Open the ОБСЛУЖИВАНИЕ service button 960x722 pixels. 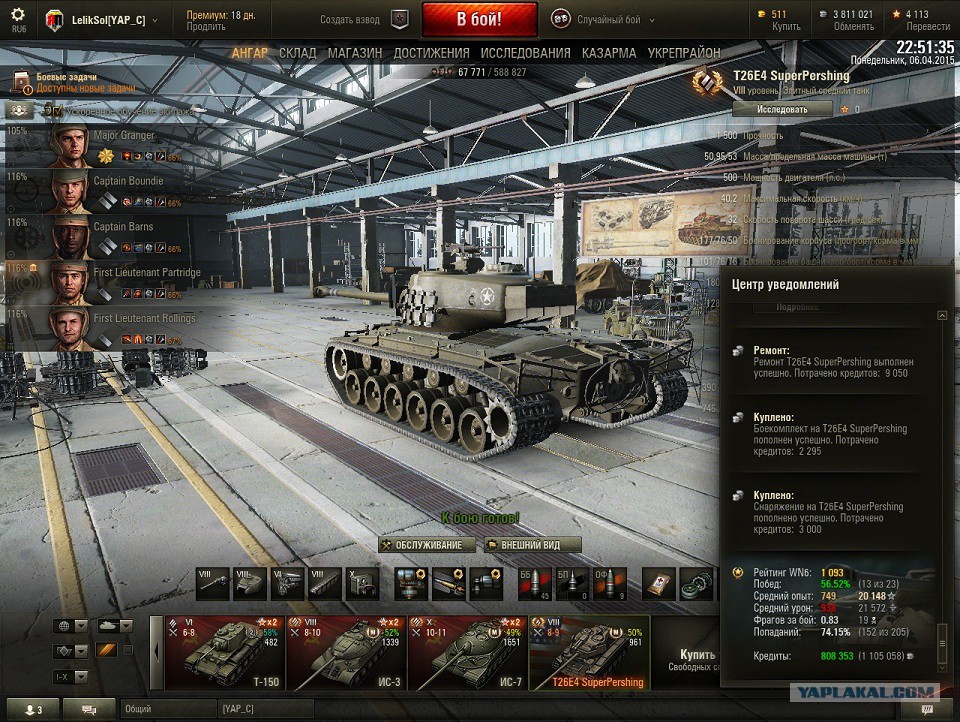426,545
